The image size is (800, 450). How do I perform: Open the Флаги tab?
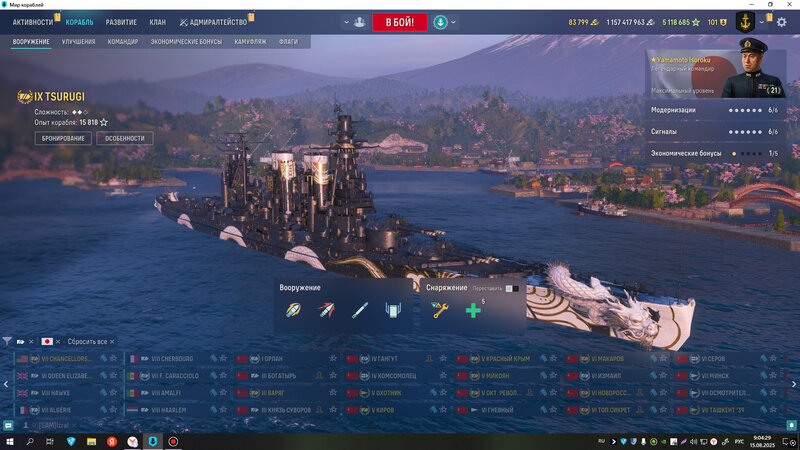pyautogui.click(x=289, y=42)
